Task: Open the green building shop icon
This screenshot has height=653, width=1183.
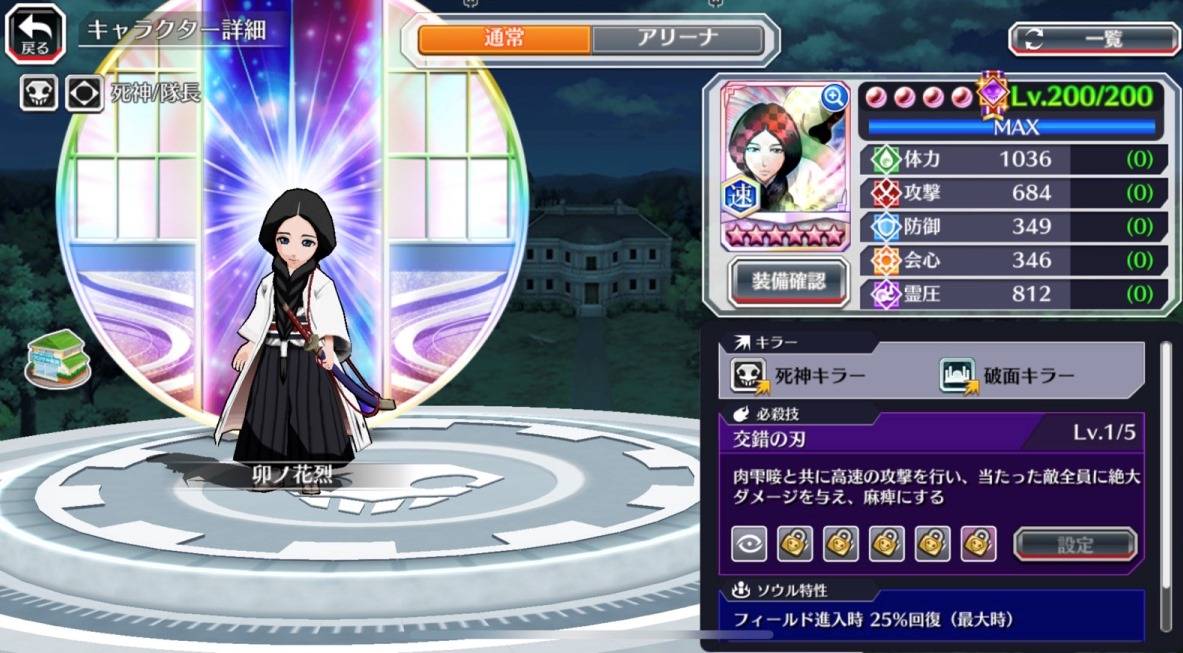Action: (58, 356)
